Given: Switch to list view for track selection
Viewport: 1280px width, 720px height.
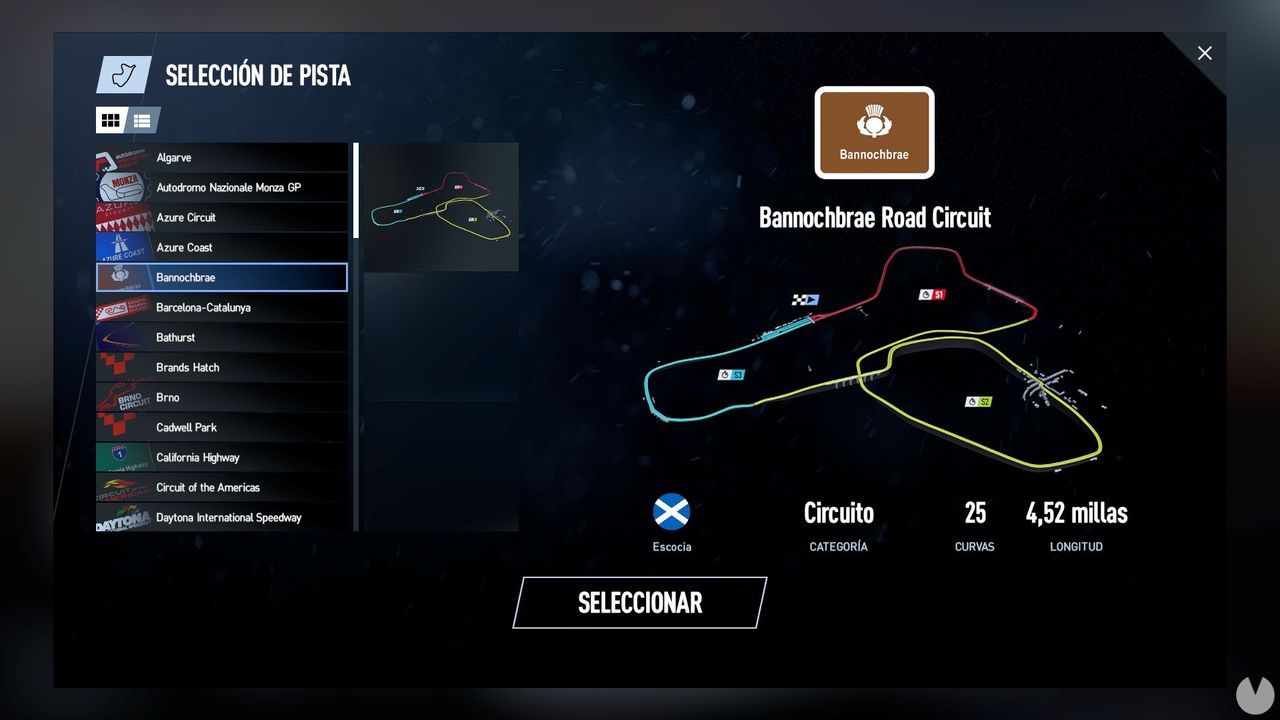Looking at the screenshot, I should tap(141, 120).
